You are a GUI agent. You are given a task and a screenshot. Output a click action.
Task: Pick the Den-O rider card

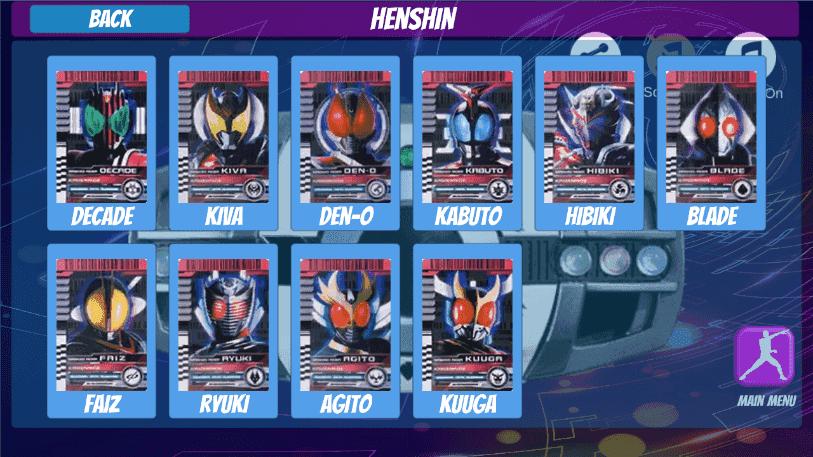coord(345,140)
